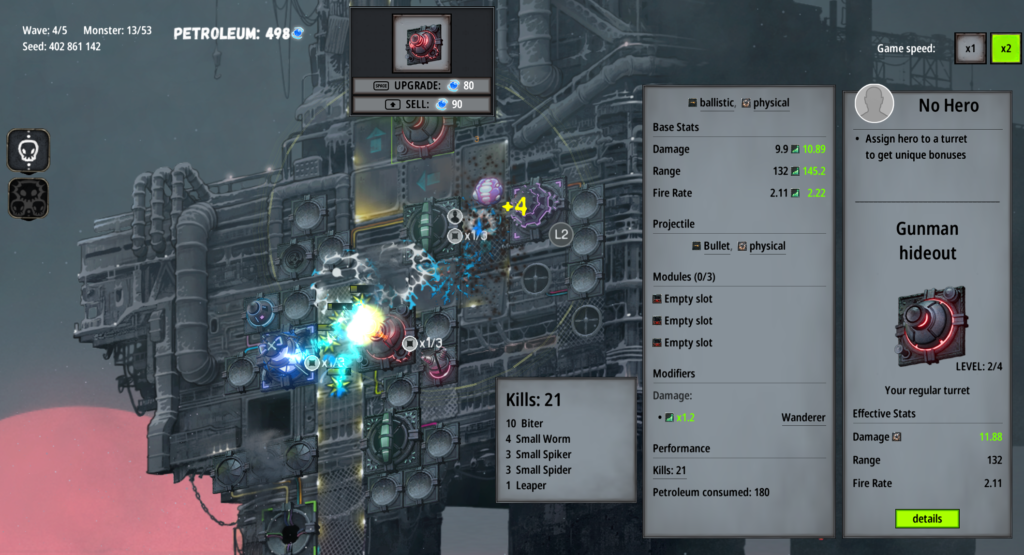Click the Gunman hideout turret image
This screenshot has height=555, width=1024.
click(930, 325)
